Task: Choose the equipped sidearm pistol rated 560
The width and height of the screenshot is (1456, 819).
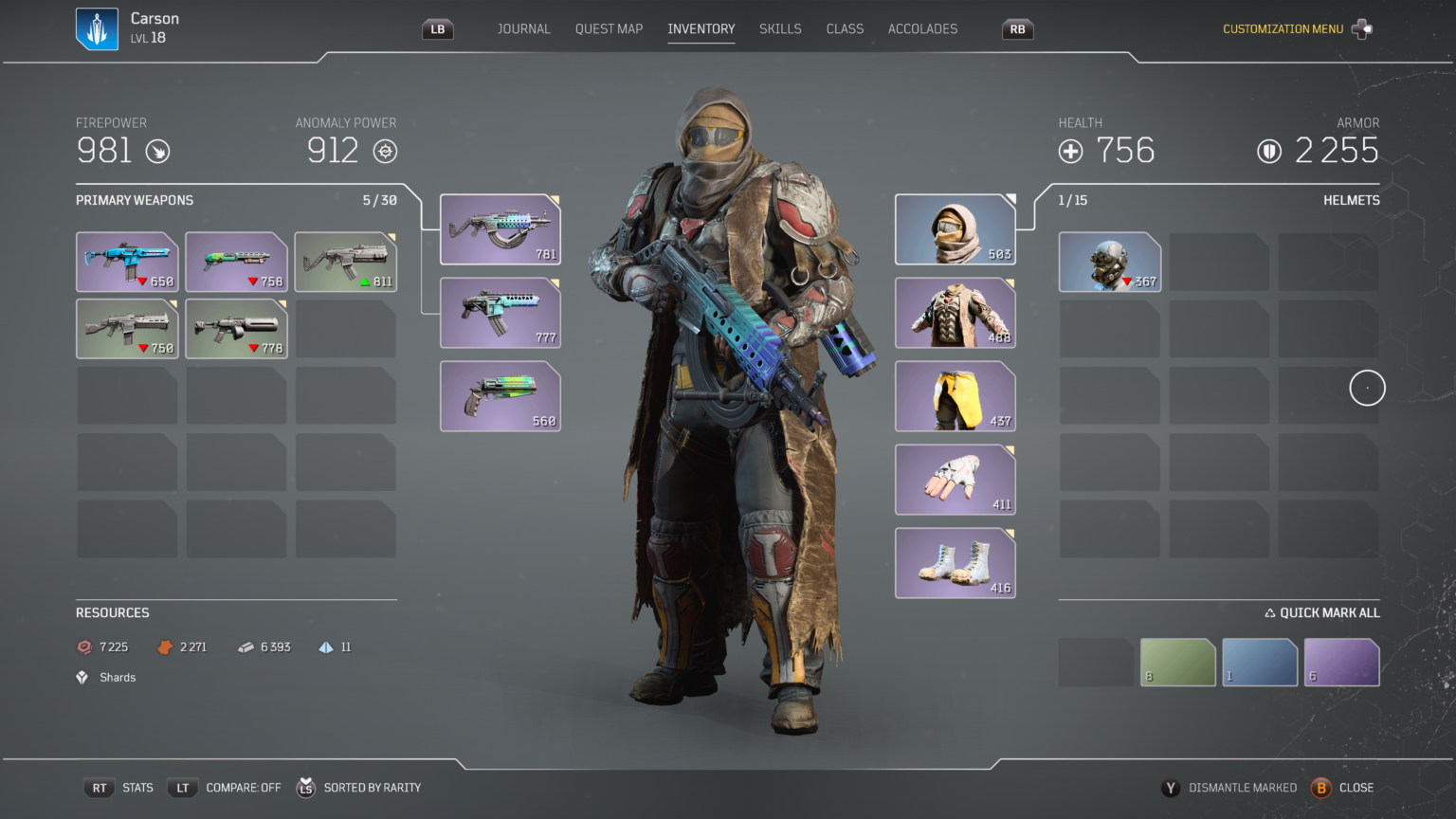Action: (500, 396)
